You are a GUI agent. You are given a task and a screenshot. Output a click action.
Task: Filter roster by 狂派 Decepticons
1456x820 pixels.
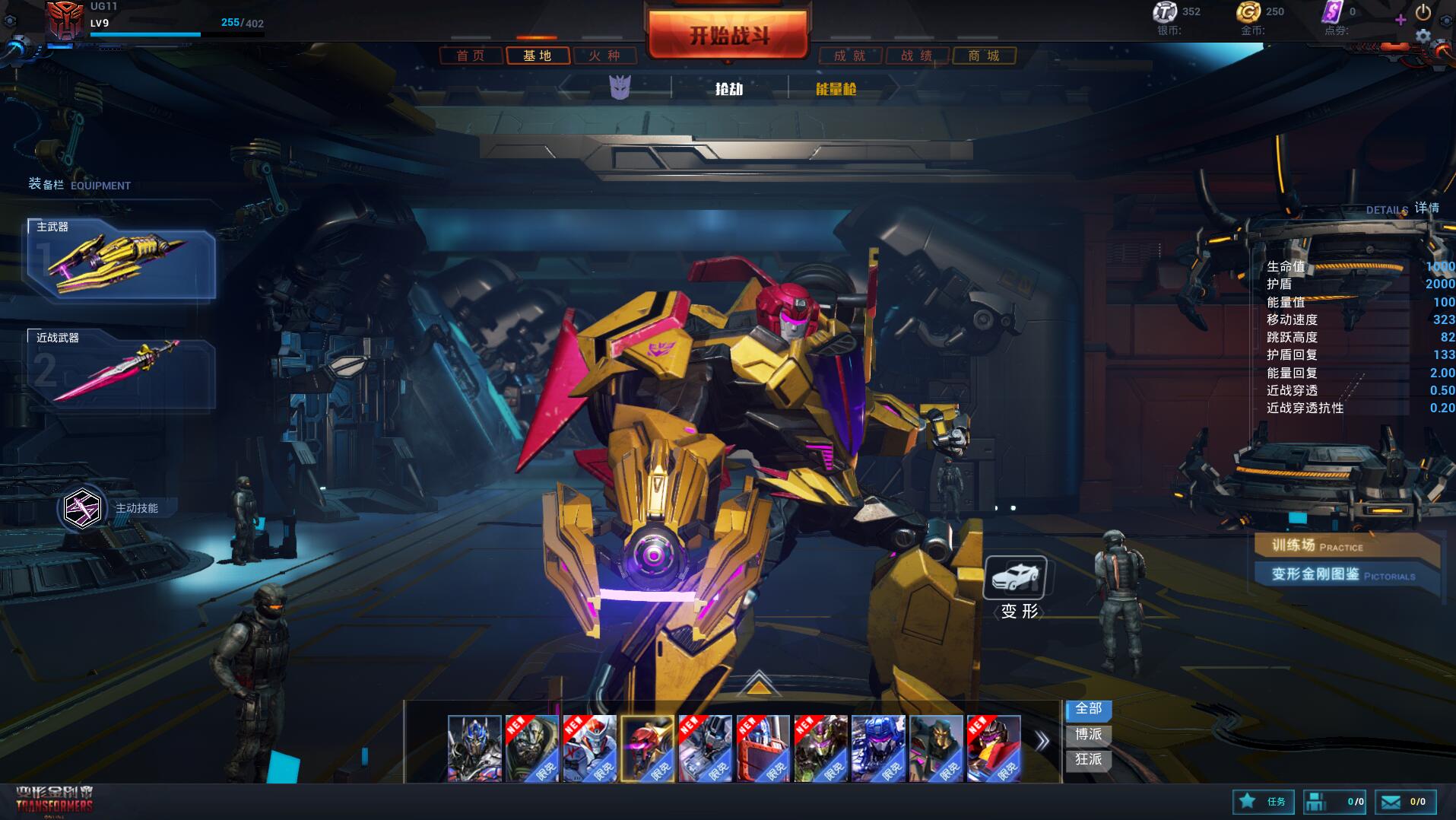1089,759
